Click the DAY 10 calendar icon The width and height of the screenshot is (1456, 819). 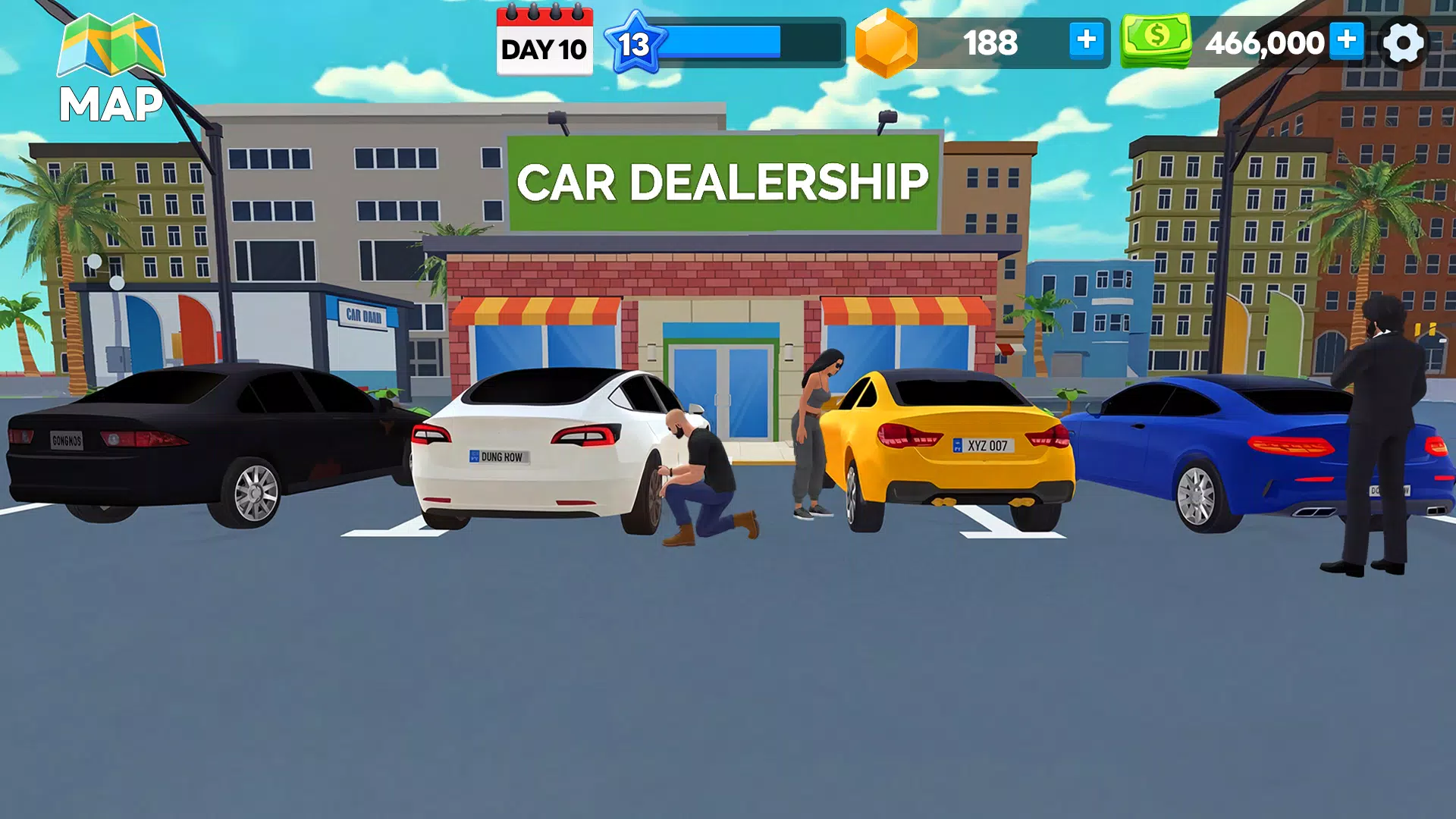tap(544, 42)
